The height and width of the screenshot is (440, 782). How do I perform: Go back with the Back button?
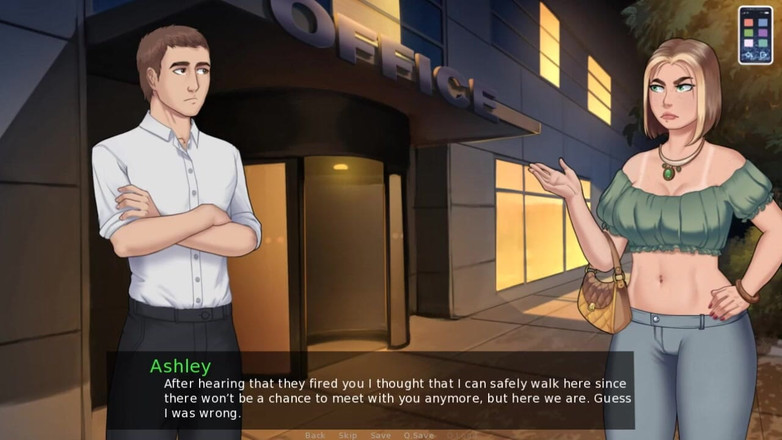315,435
